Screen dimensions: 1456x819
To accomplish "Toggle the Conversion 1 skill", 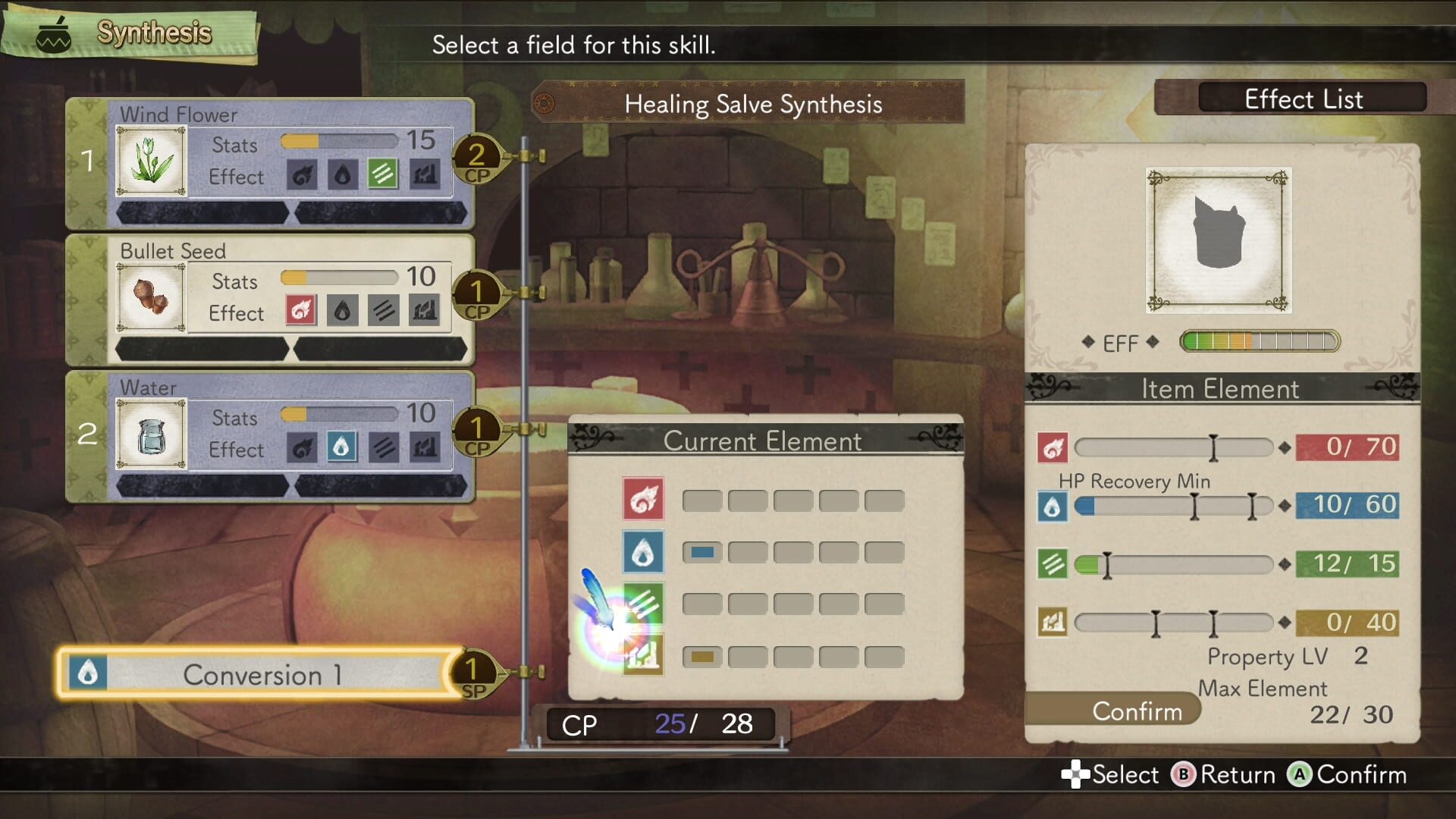I will (x=262, y=674).
